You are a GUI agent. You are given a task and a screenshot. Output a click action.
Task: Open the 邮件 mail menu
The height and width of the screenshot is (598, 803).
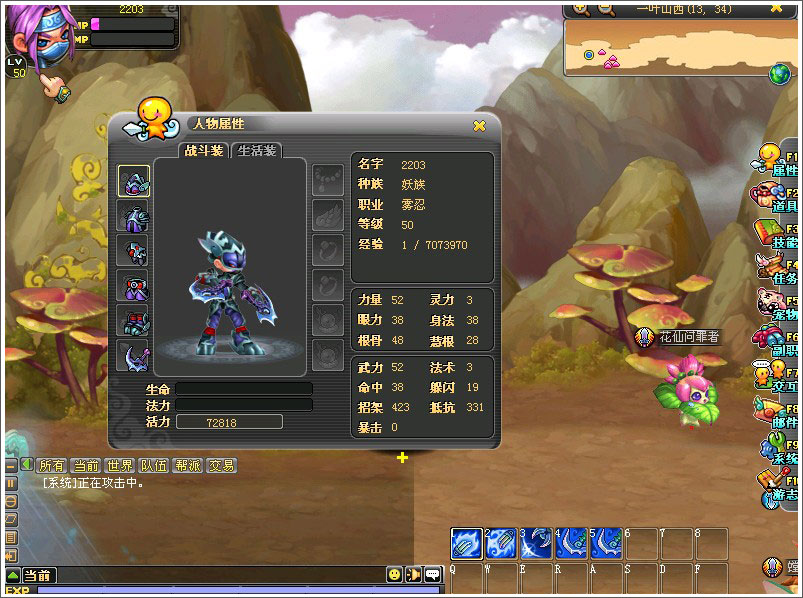pos(774,412)
